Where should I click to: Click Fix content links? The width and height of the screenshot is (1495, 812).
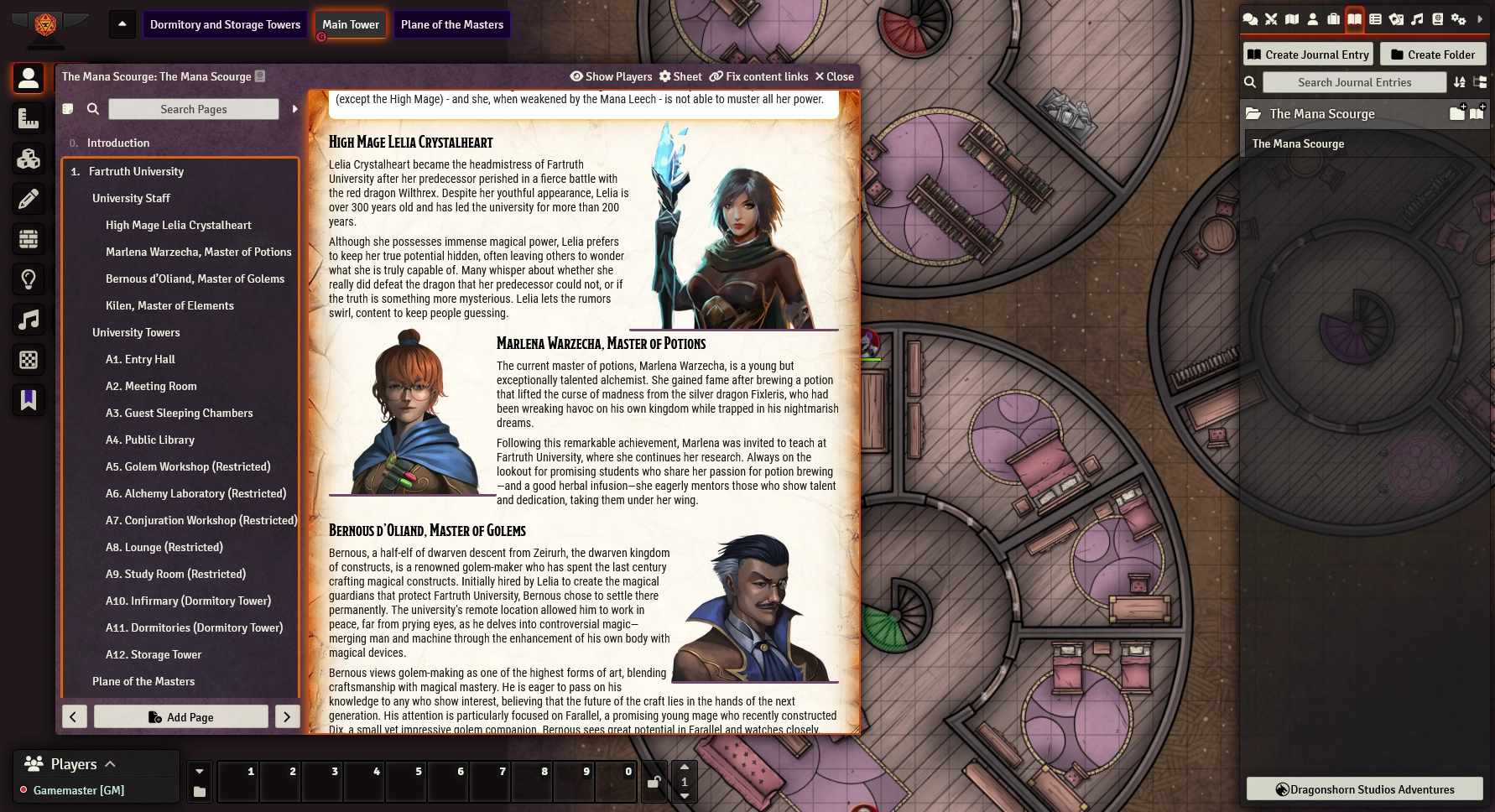(x=758, y=76)
